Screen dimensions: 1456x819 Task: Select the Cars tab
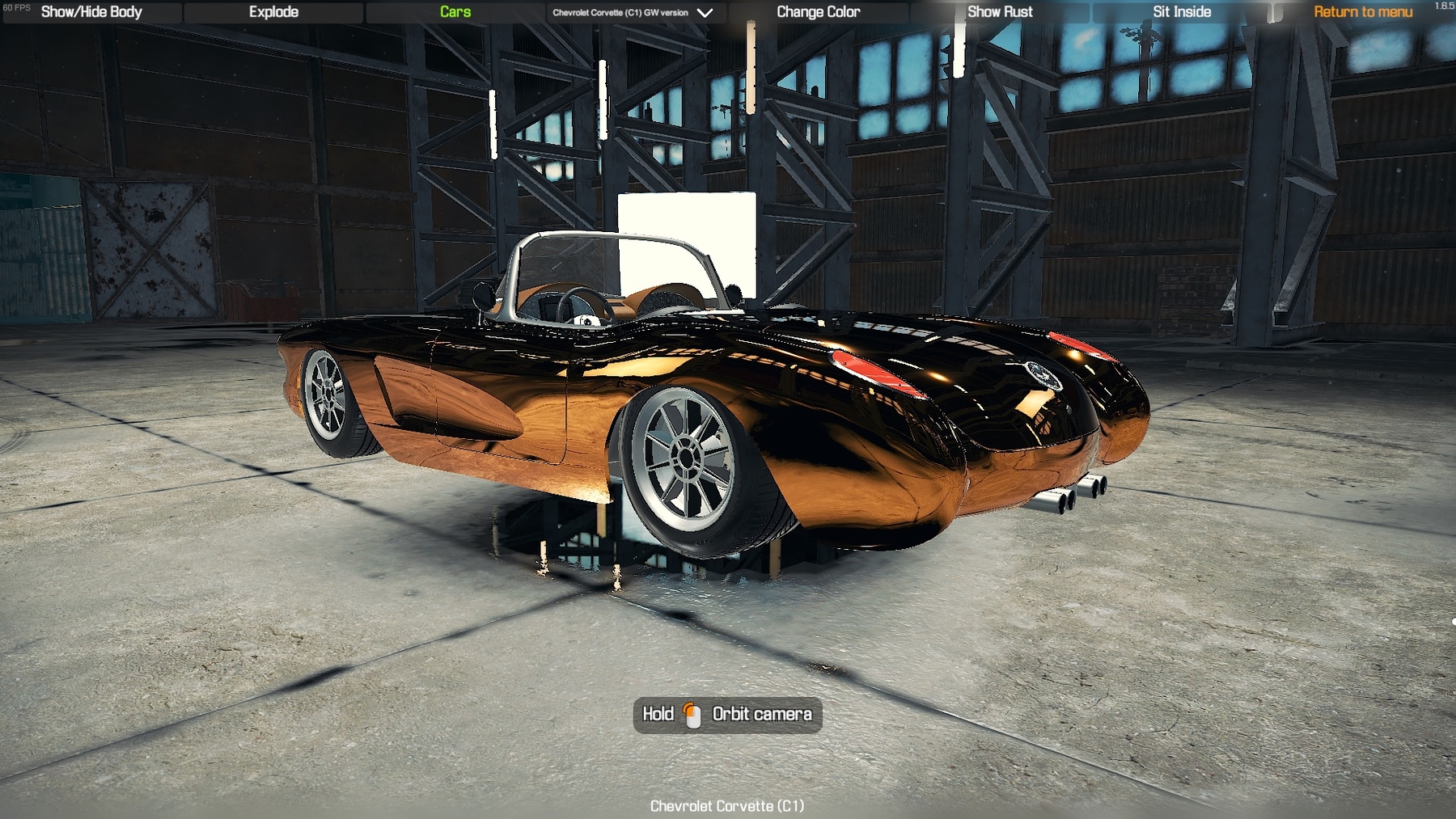tap(455, 12)
